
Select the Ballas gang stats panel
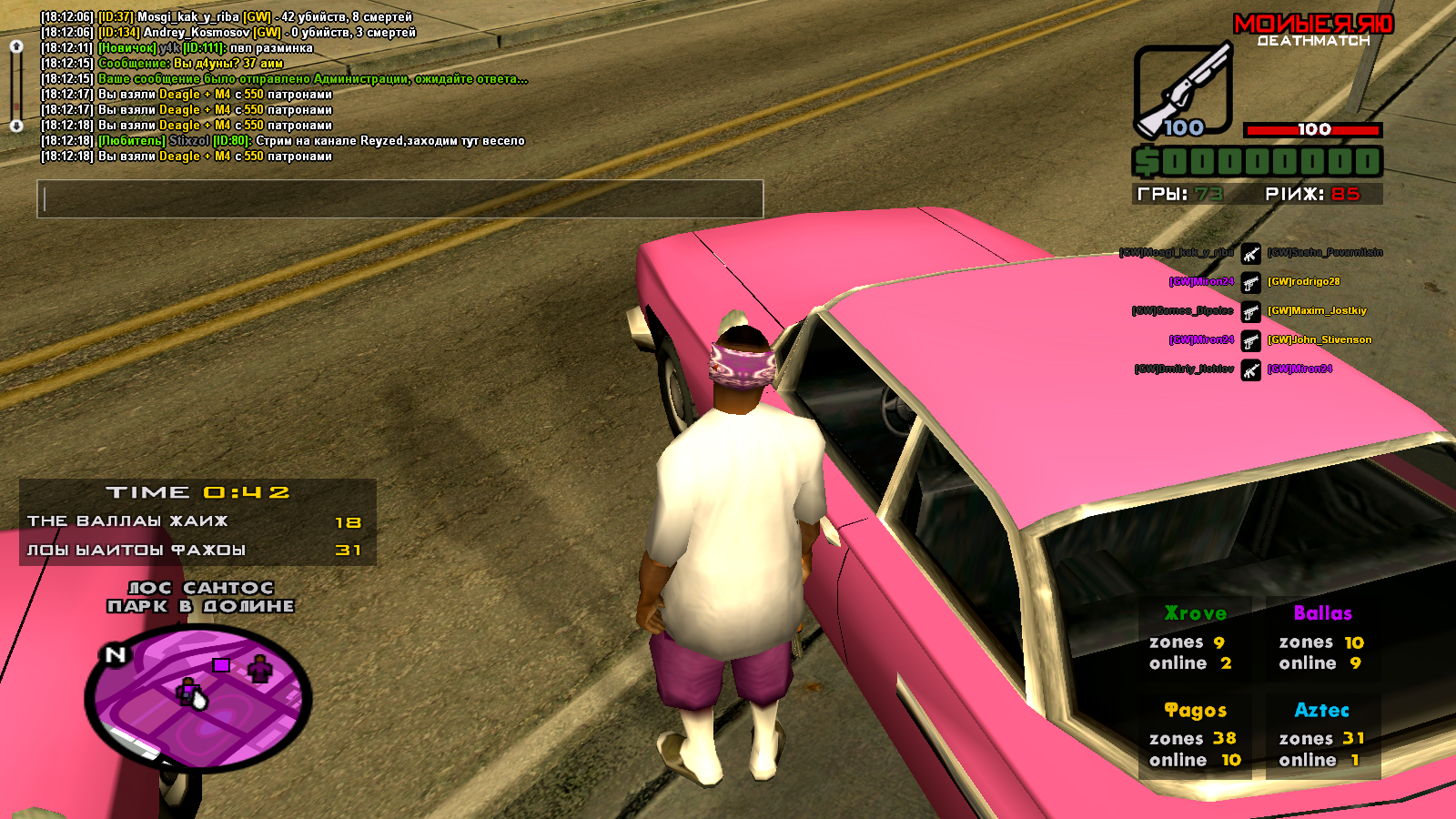click(1322, 639)
